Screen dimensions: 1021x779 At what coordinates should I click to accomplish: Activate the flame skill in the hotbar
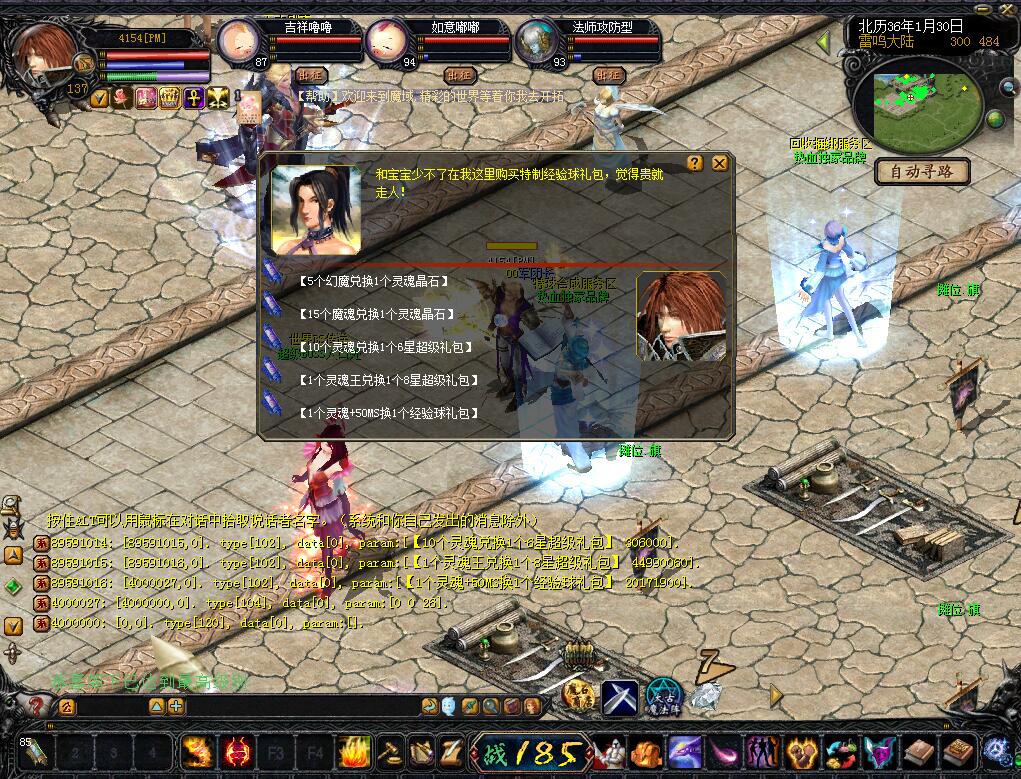(x=354, y=751)
